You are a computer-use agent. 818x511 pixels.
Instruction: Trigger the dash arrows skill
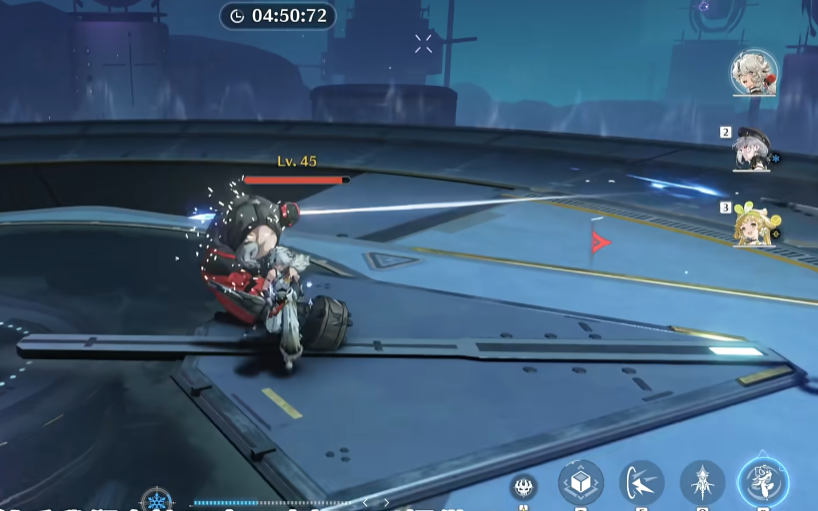pyautogui.click(x=641, y=483)
